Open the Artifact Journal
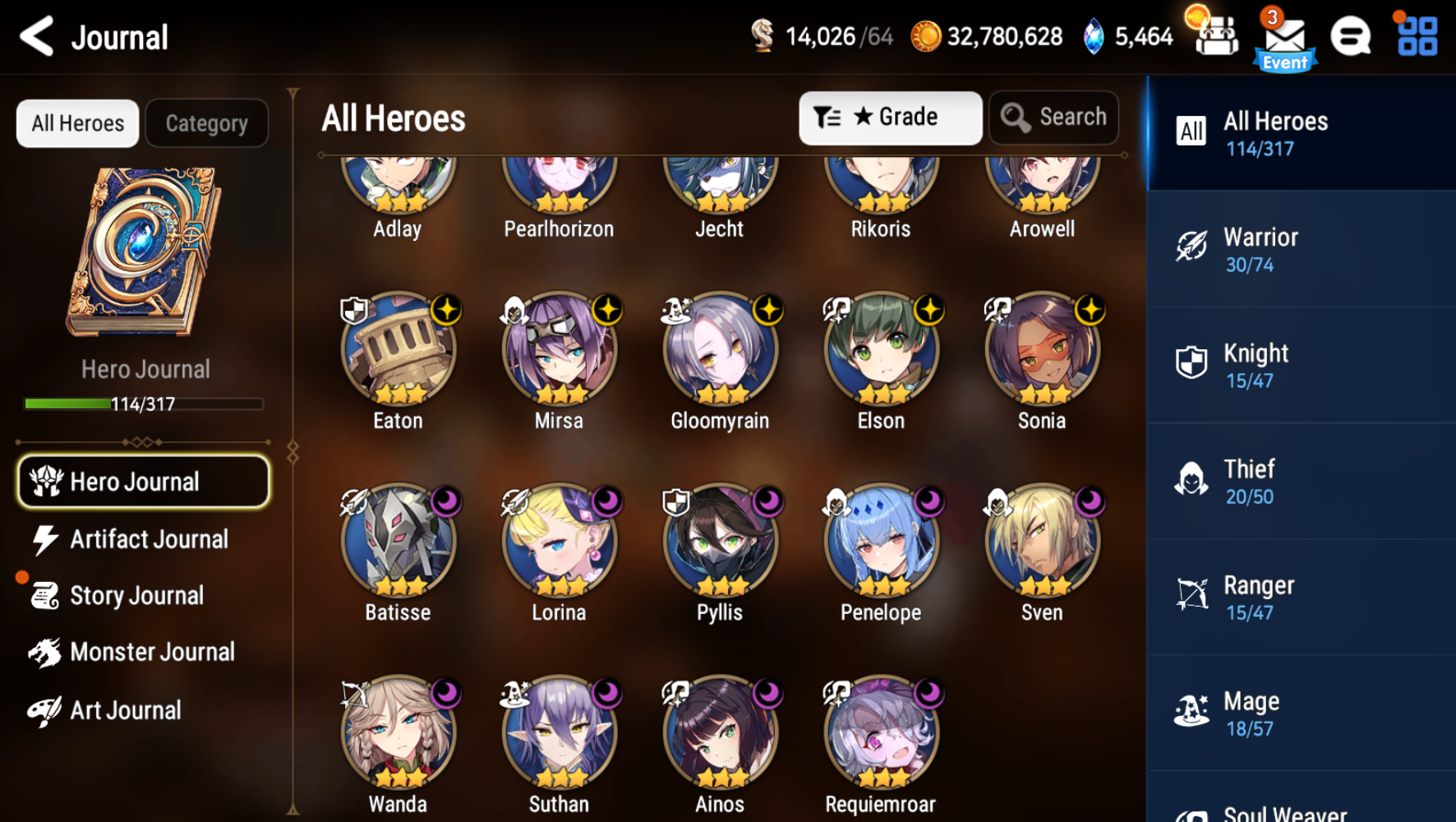This screenshot has height=822, width=1456. 150,539
